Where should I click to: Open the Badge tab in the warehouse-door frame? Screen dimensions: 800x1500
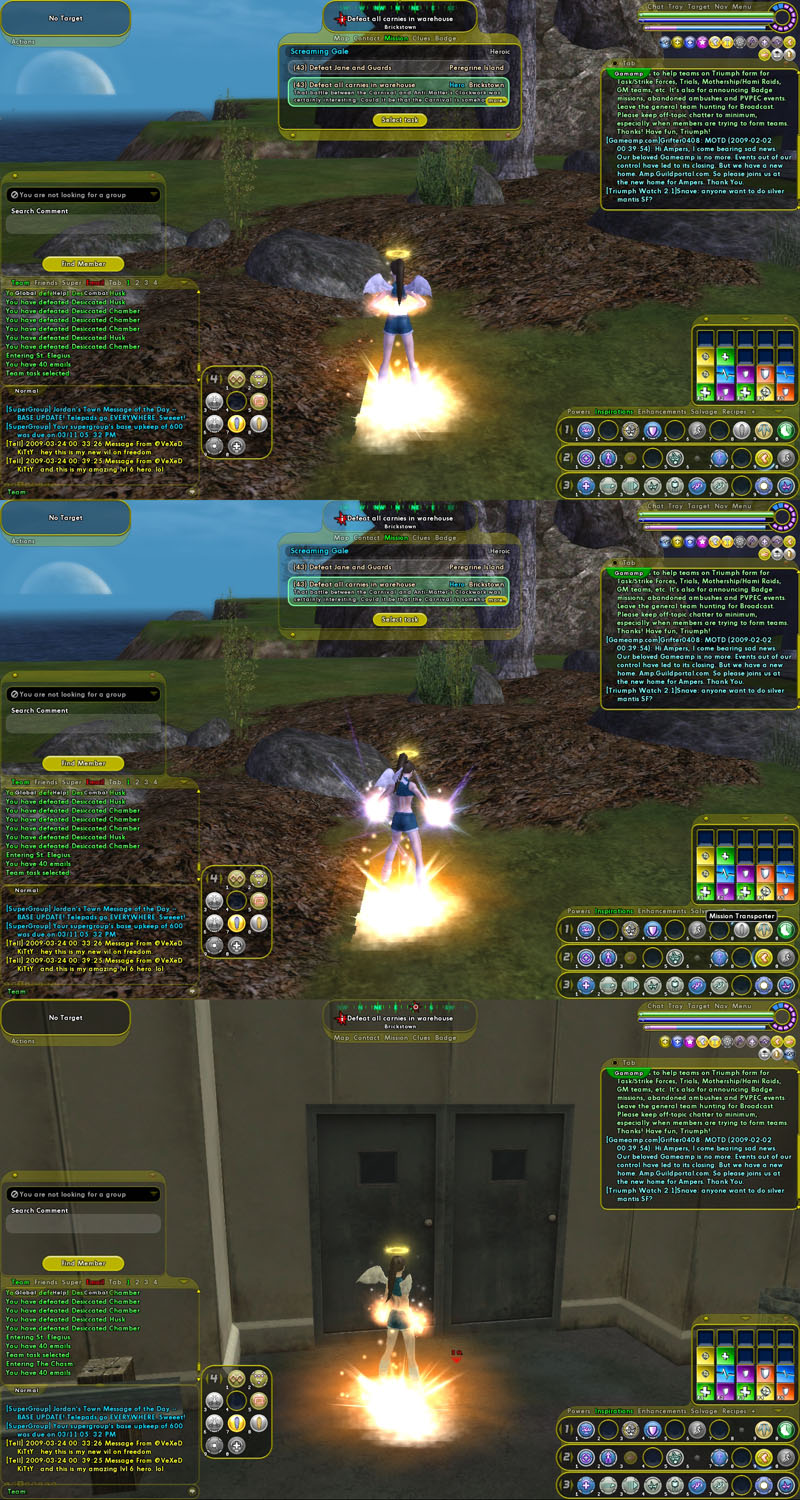point(446,1038)
